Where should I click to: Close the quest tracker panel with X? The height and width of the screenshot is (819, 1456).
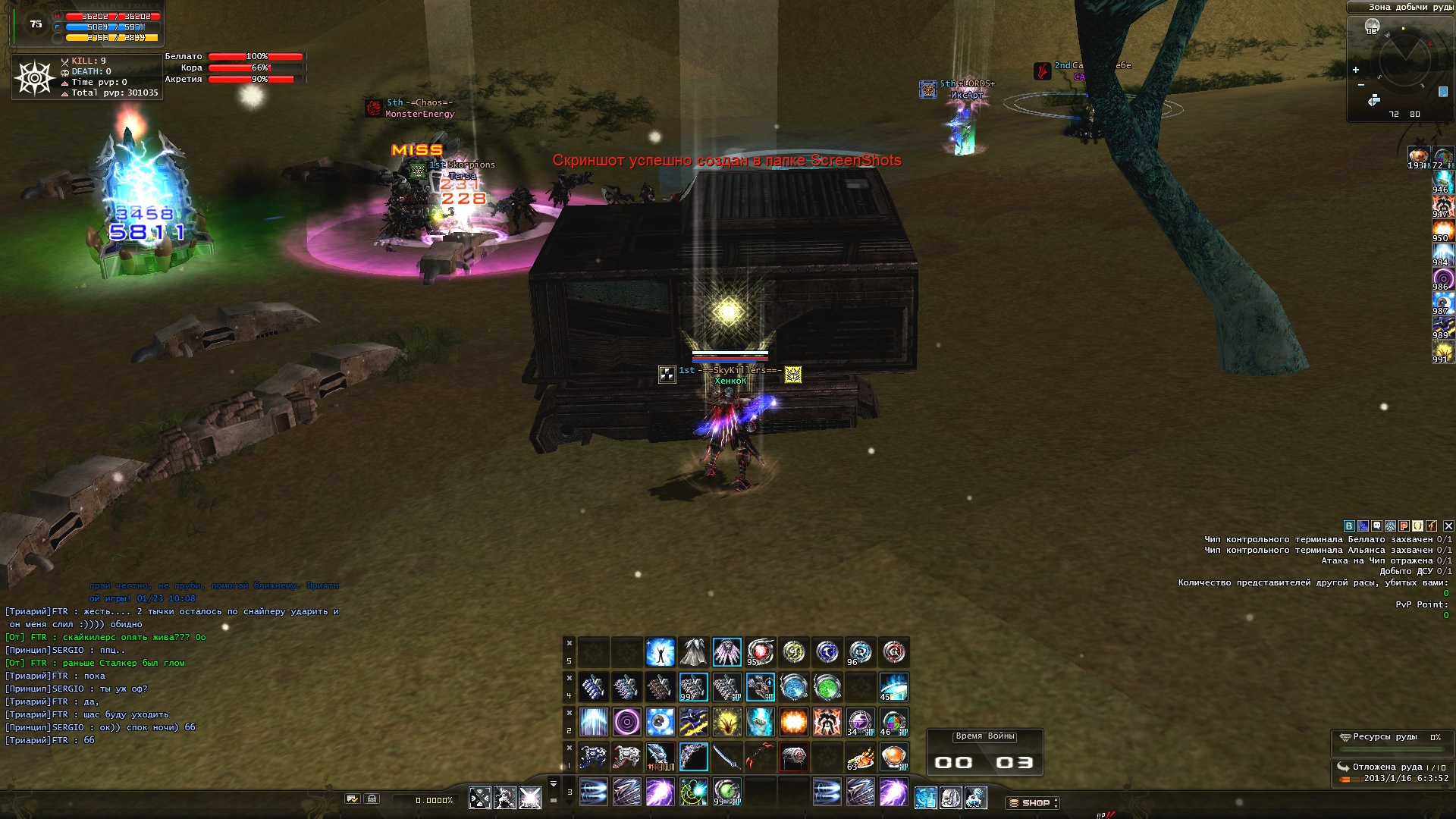(x=1448, y=526)
